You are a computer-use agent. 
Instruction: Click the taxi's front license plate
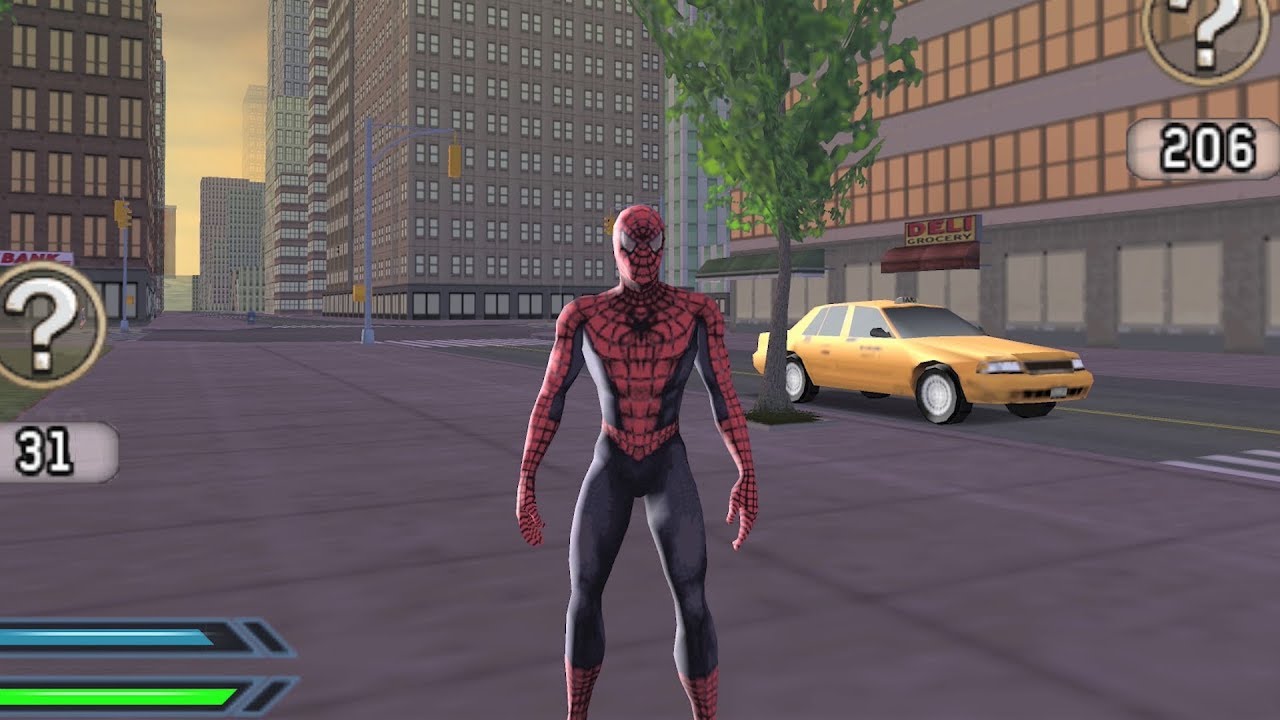point(1057,393)
